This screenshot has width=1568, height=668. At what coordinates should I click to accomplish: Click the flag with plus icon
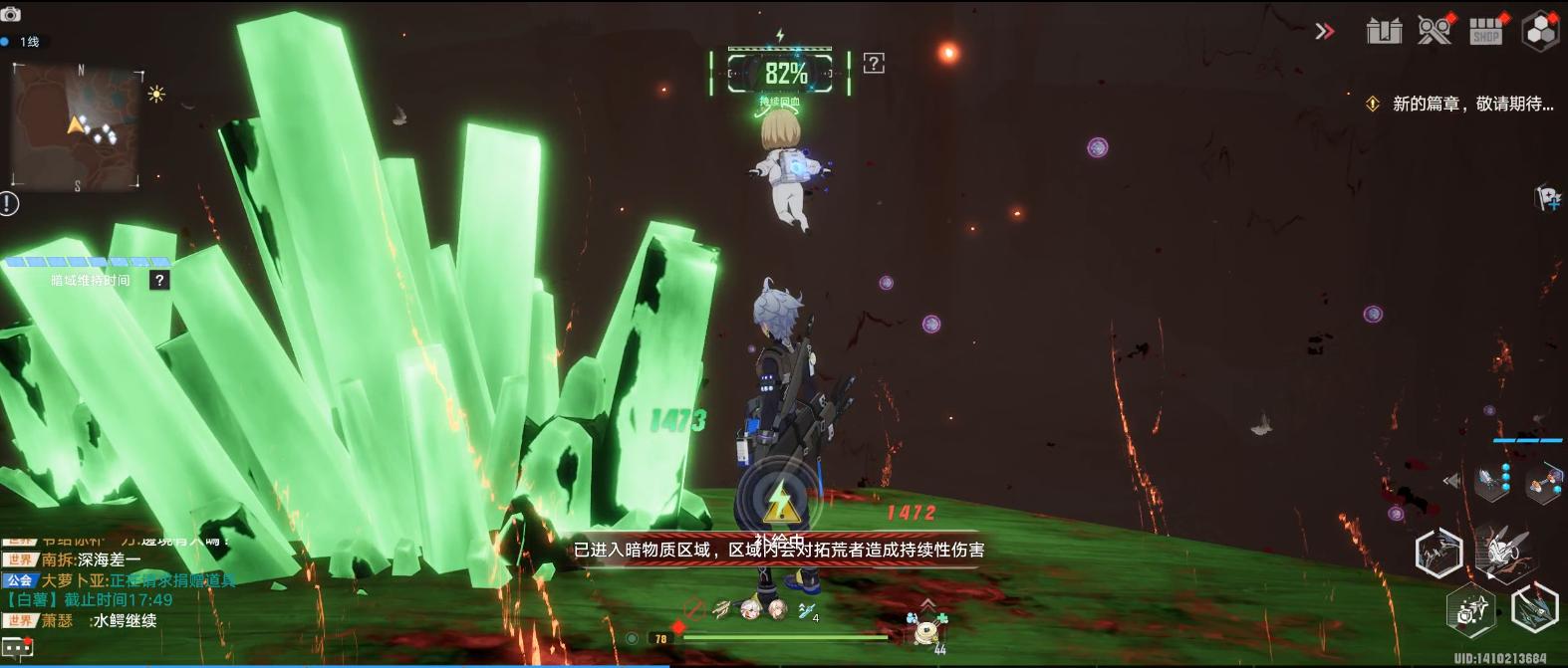point(1547,198)
